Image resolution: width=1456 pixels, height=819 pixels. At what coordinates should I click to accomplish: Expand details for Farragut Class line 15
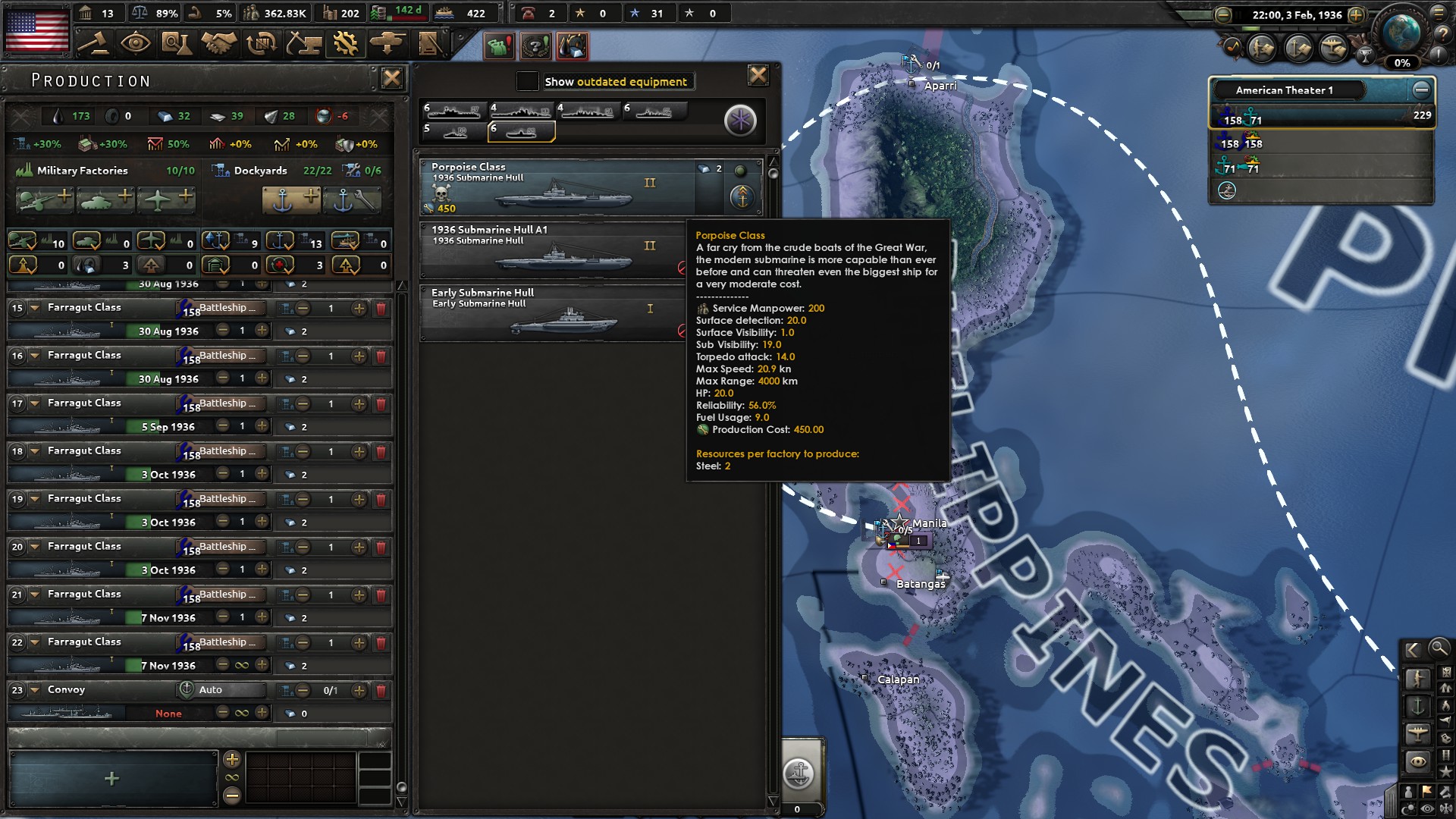34,307
